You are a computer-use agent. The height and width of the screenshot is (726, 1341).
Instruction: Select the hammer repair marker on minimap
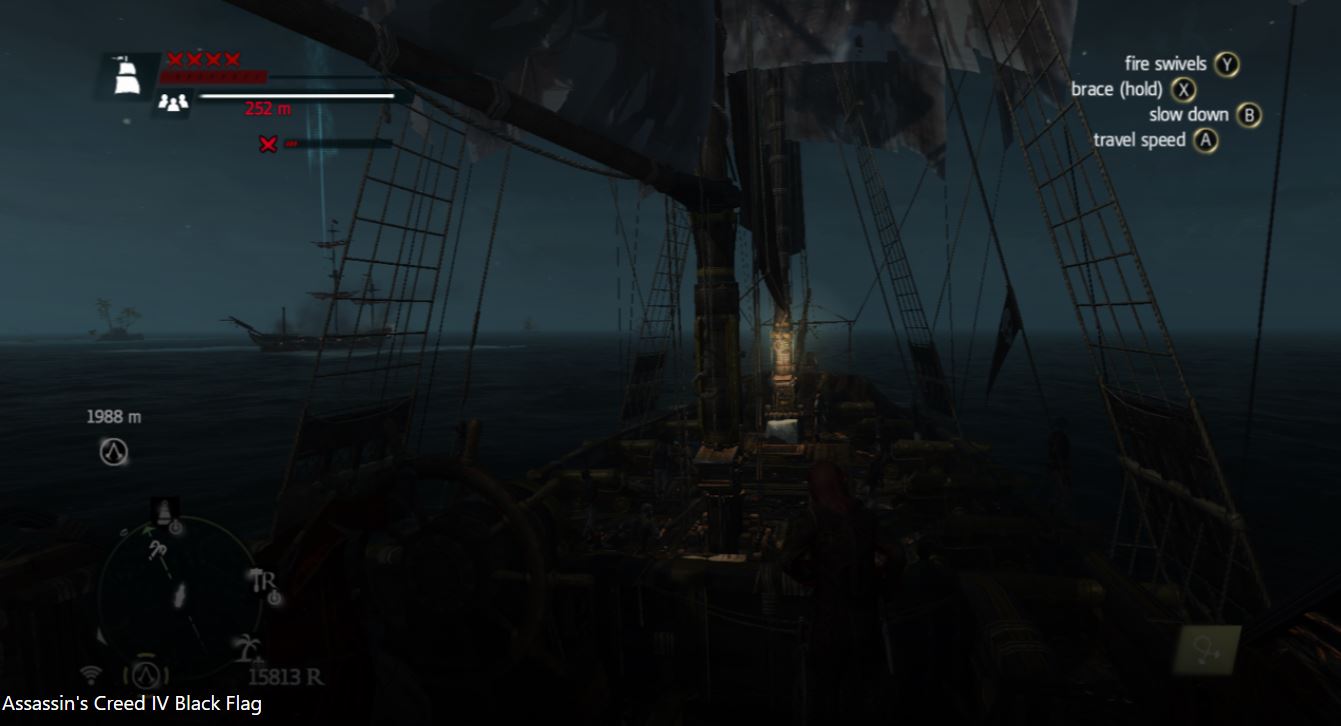coord(262,582)
